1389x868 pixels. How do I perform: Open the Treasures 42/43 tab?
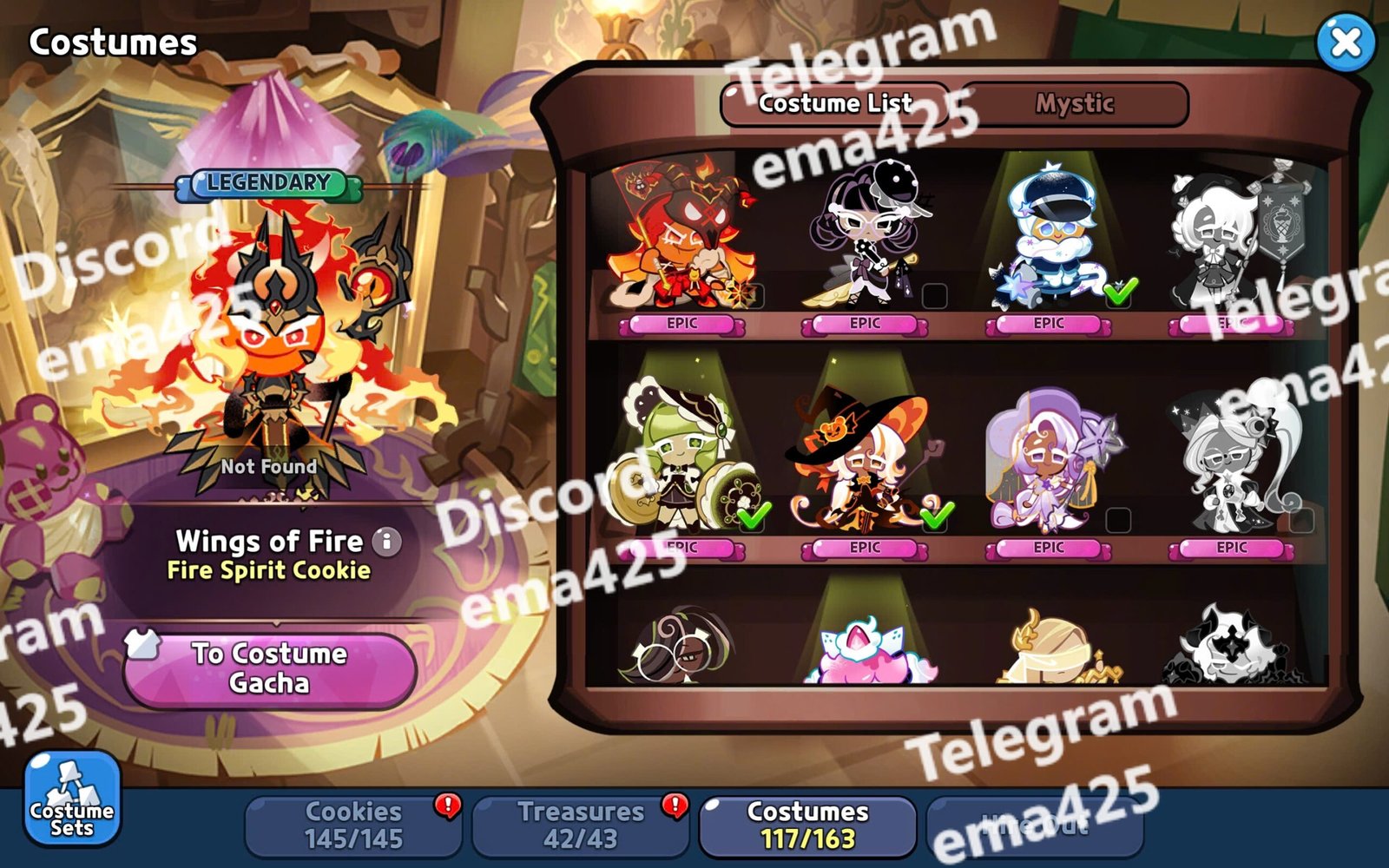(580, 825)
